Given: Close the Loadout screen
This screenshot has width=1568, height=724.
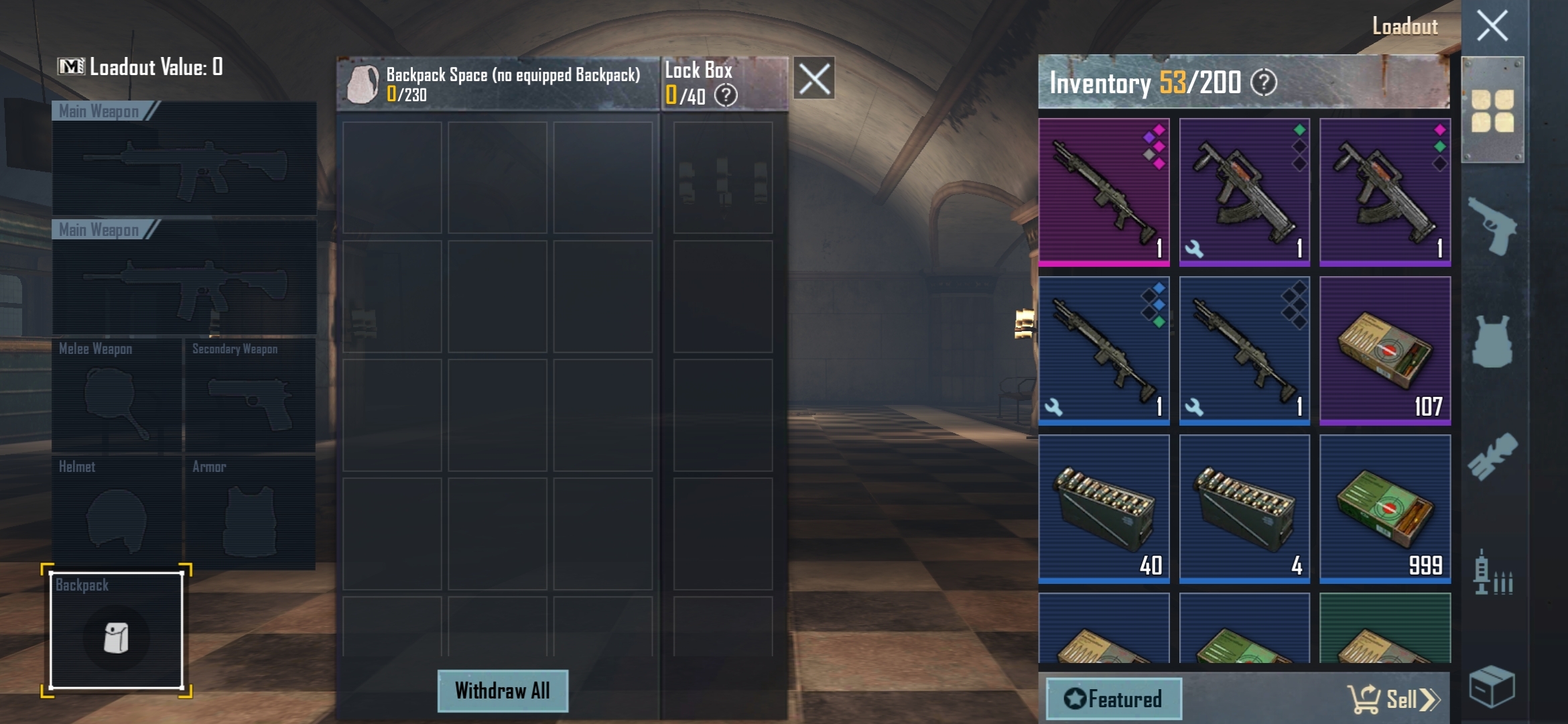Looking at the screenshot, I should click(x=1492, y=27).
